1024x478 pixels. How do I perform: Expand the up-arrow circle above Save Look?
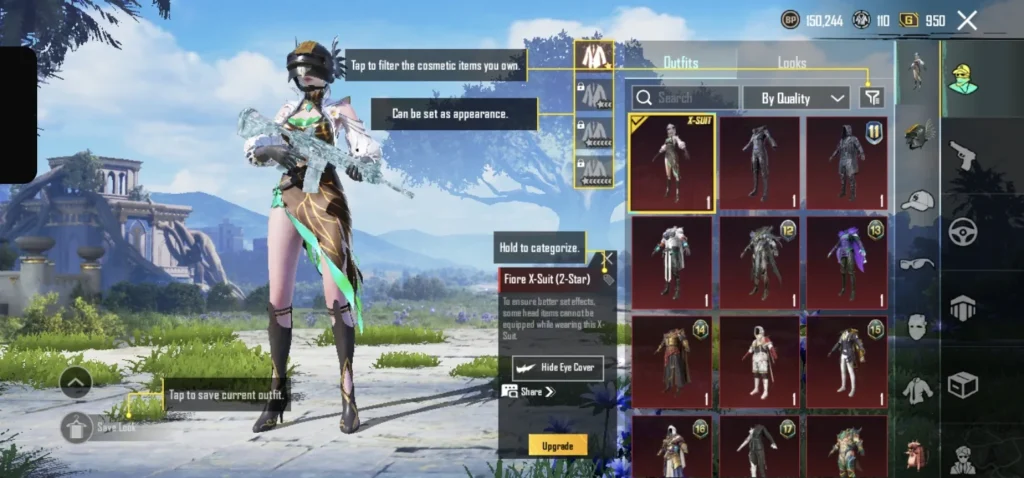pyautogui.click(x=77, y=381)
